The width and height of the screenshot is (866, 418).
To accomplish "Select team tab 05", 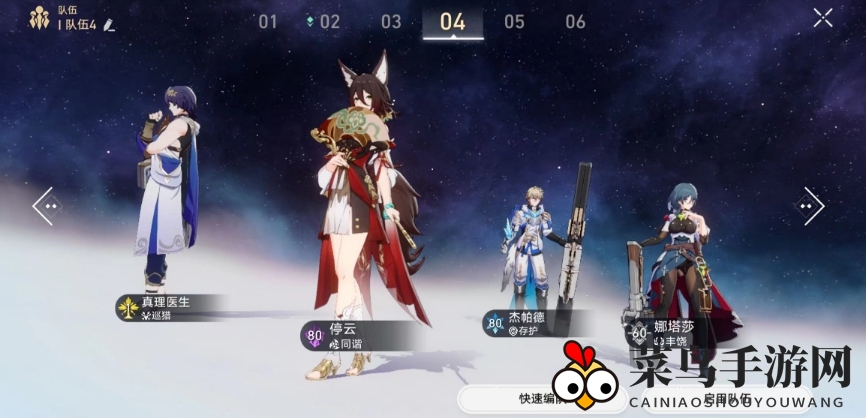I will pyautogui.click(x=514, y=22).
